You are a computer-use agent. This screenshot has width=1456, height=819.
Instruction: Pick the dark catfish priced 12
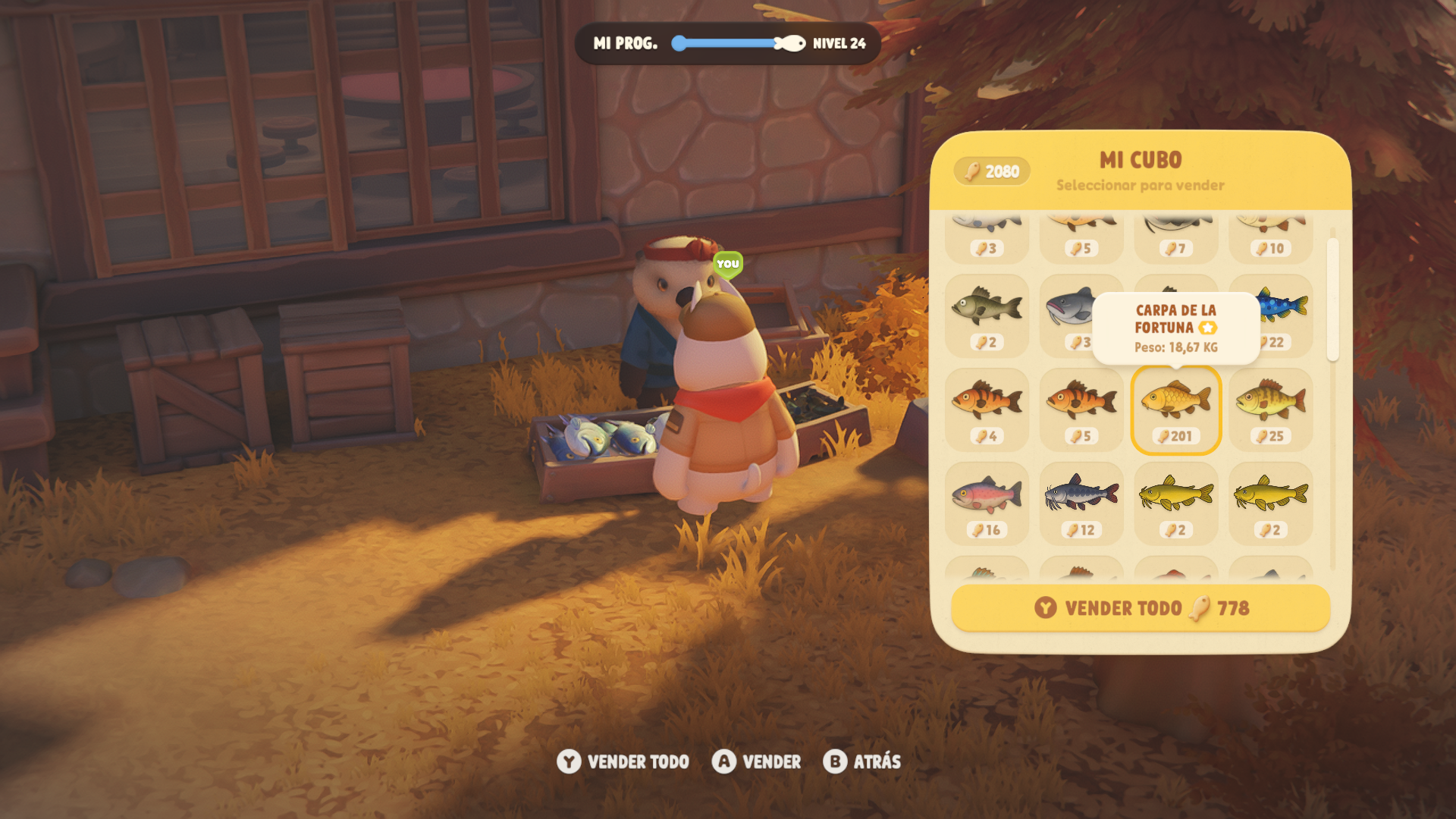[1081, 504]
